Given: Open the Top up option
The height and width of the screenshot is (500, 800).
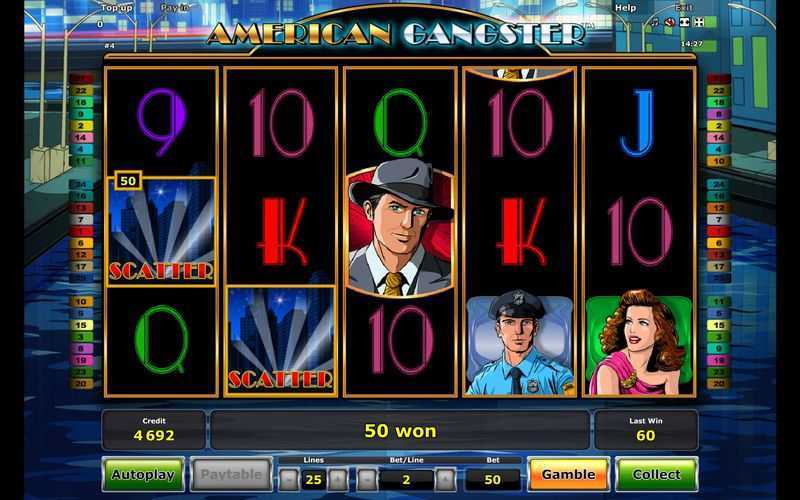Looking at the screenshot, I should coord(115,8).
